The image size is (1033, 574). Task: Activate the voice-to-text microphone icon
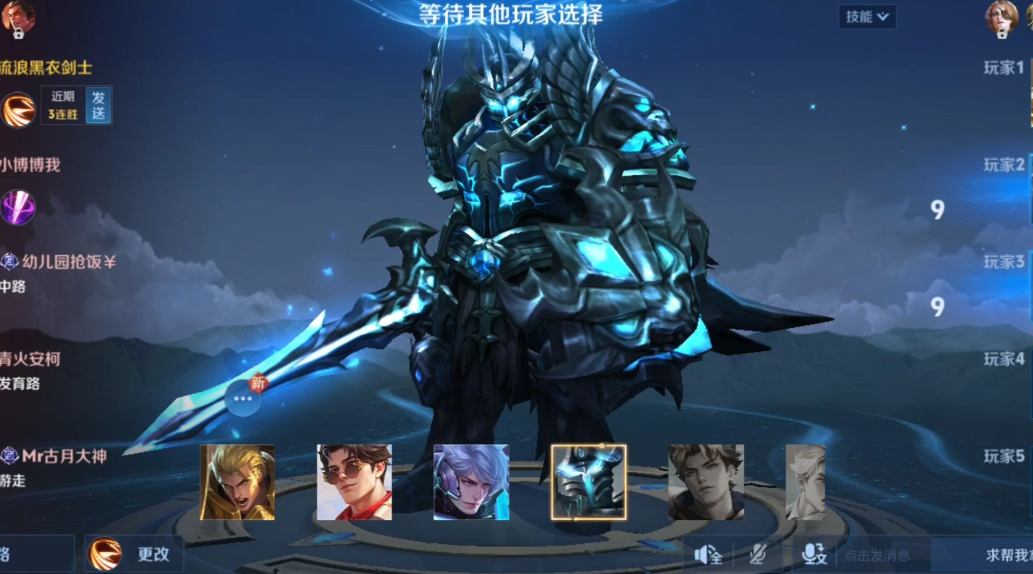point(813,554)
